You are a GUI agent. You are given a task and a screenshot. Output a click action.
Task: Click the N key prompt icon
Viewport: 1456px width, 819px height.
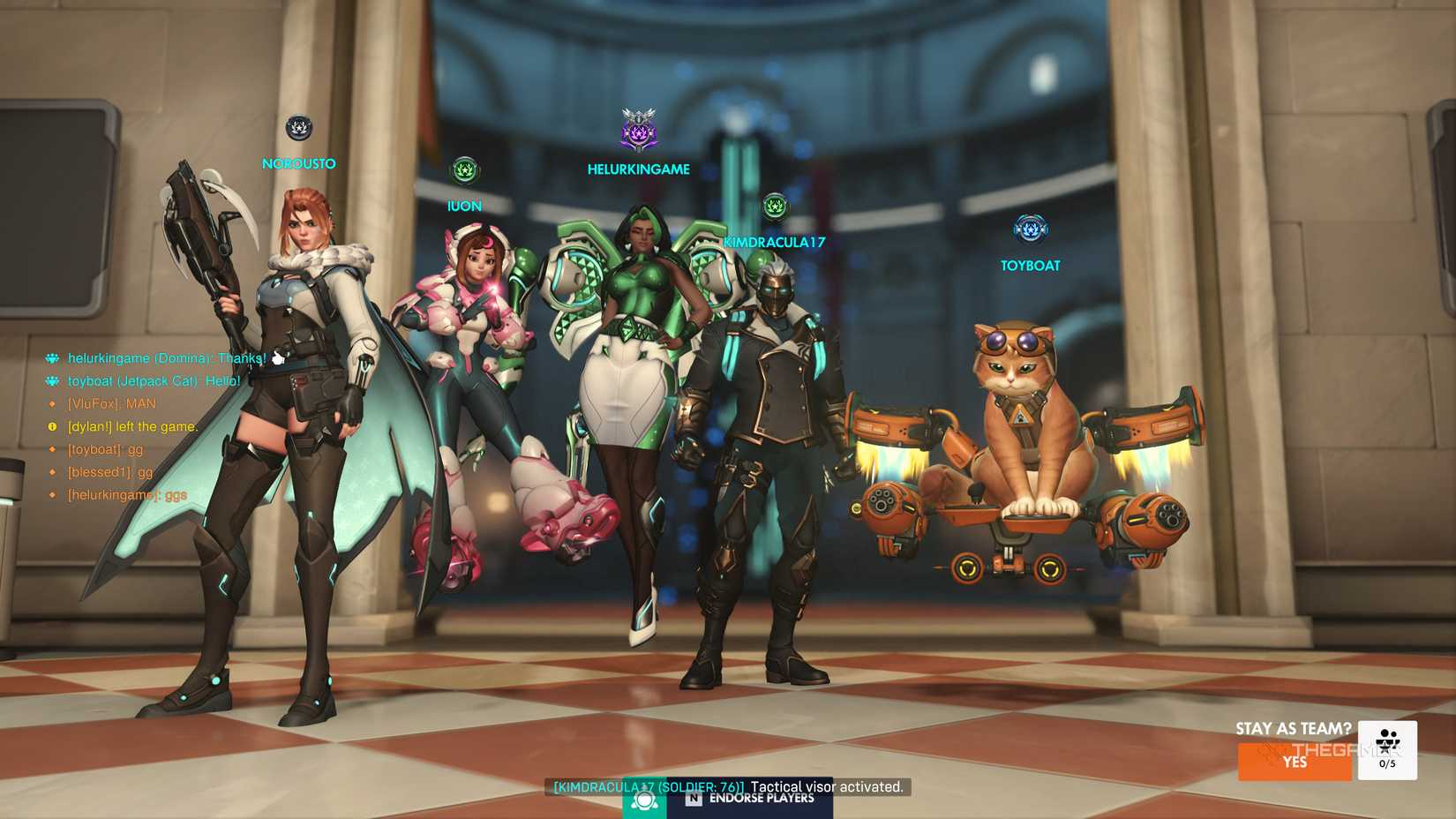694,799
